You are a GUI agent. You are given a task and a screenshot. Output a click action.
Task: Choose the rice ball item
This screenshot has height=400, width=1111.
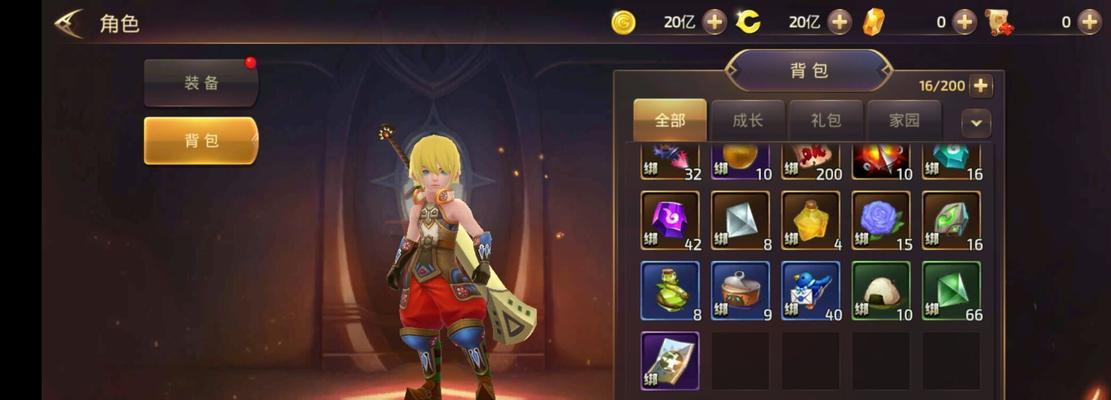(x=880, y=290)
